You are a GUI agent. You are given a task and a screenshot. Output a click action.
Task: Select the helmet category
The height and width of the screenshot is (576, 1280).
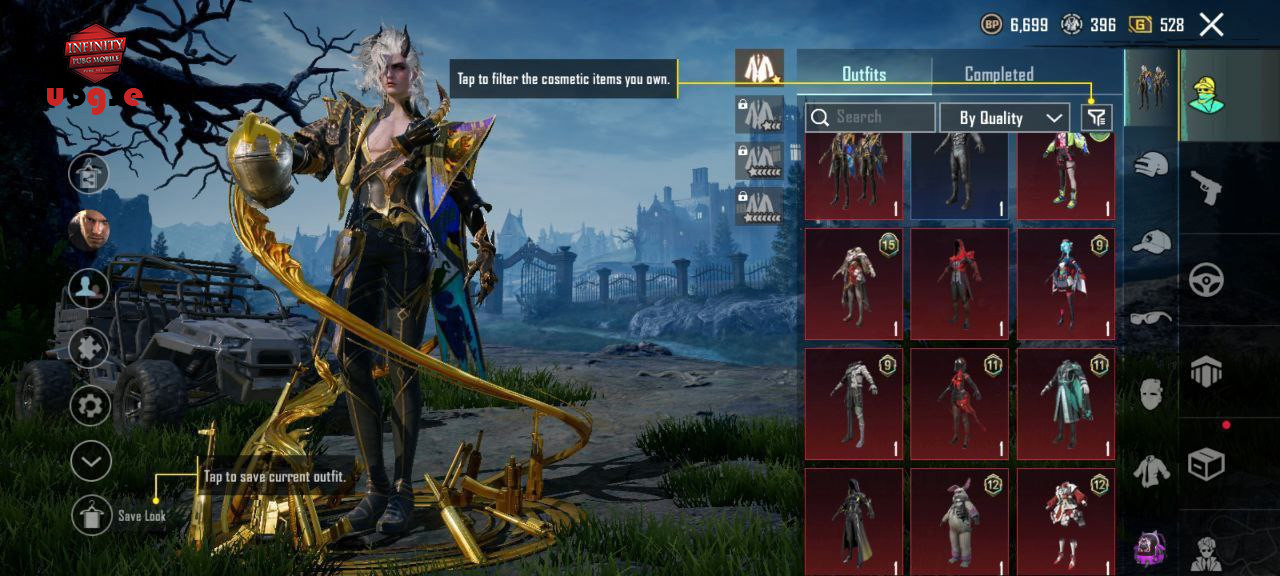pos(1151,165)
